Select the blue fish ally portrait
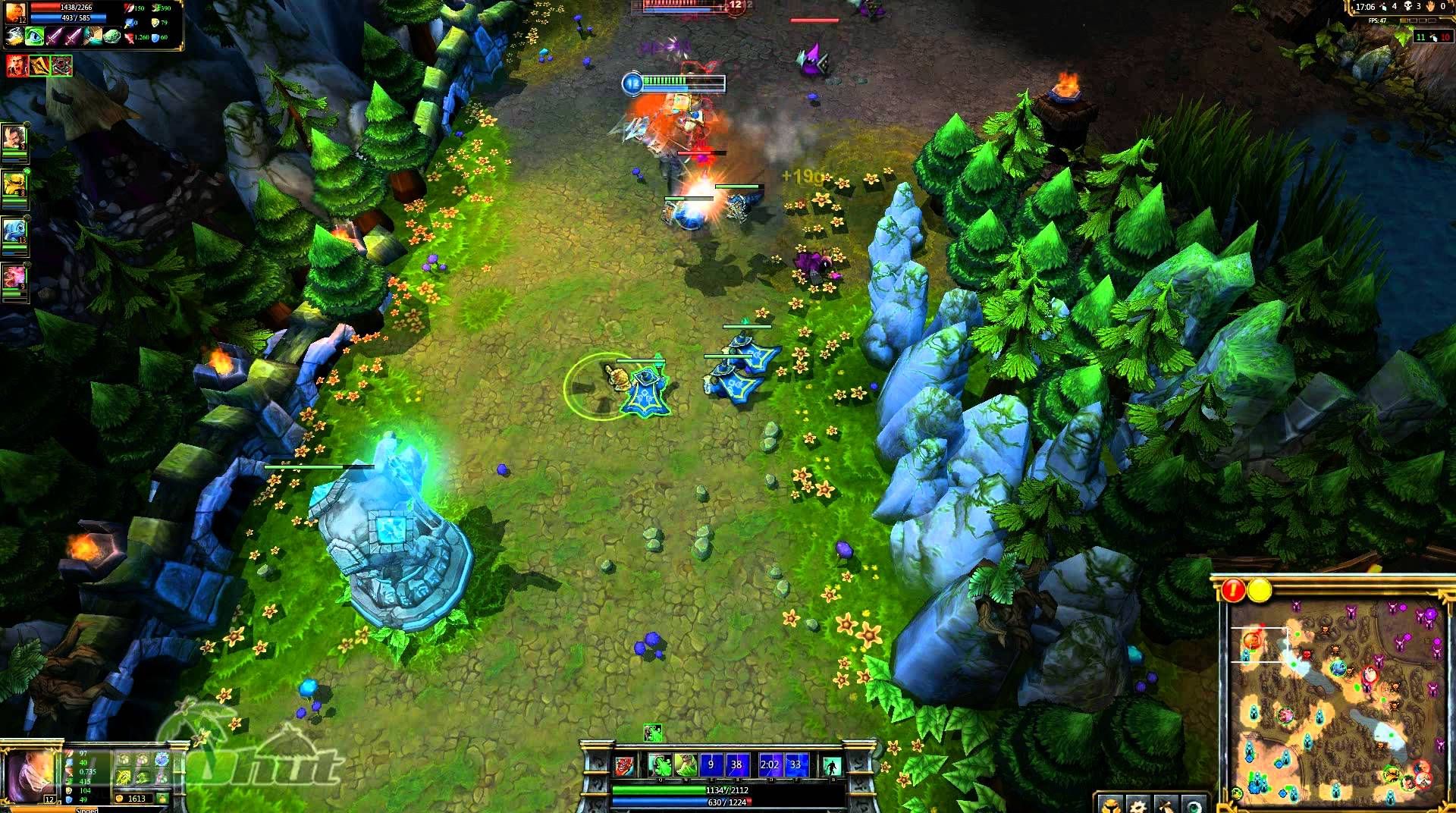1456x813 pixels. 14,231
